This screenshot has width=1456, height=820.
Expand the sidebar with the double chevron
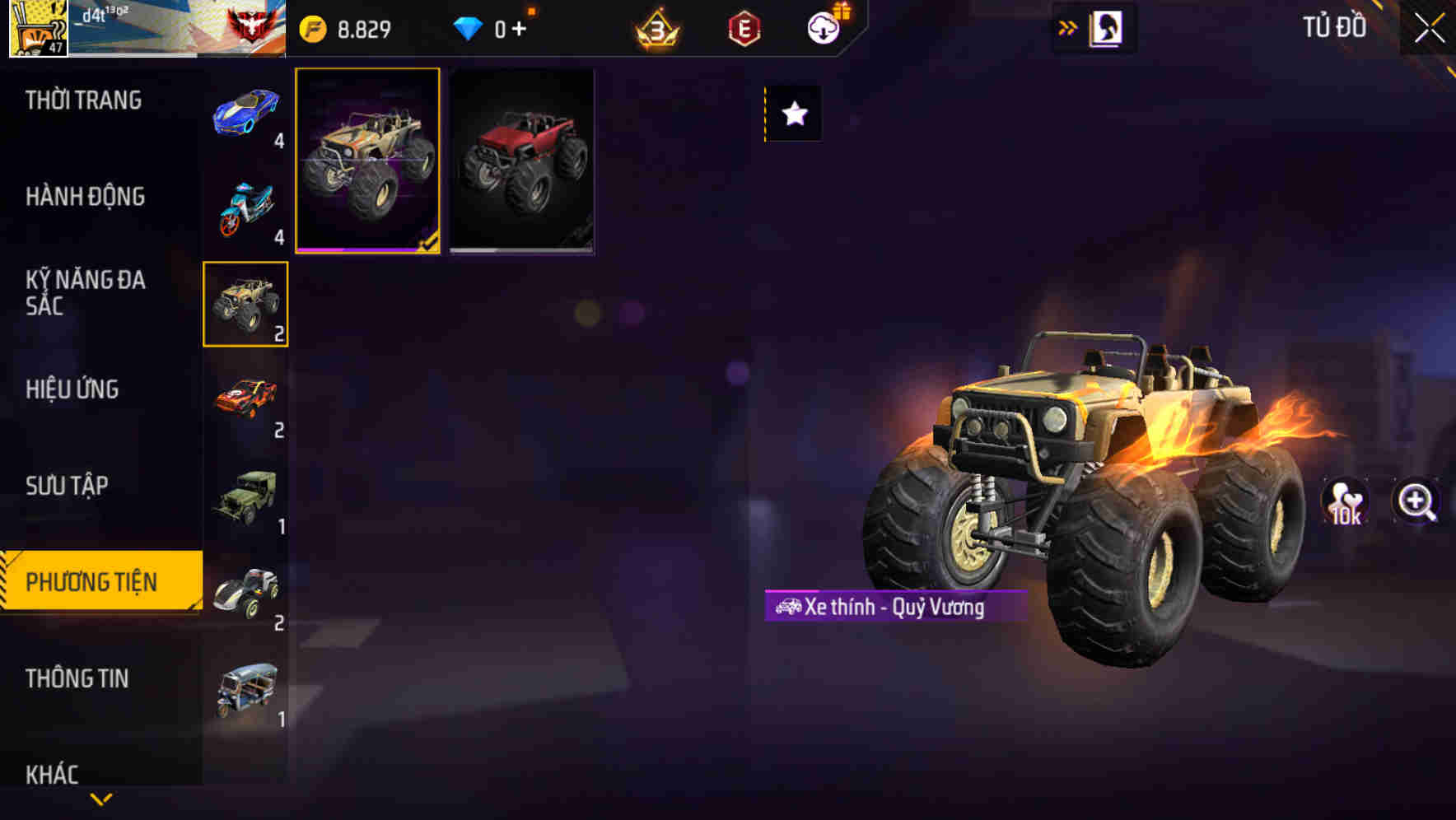pyautogui.click(x=1067, y=26)
